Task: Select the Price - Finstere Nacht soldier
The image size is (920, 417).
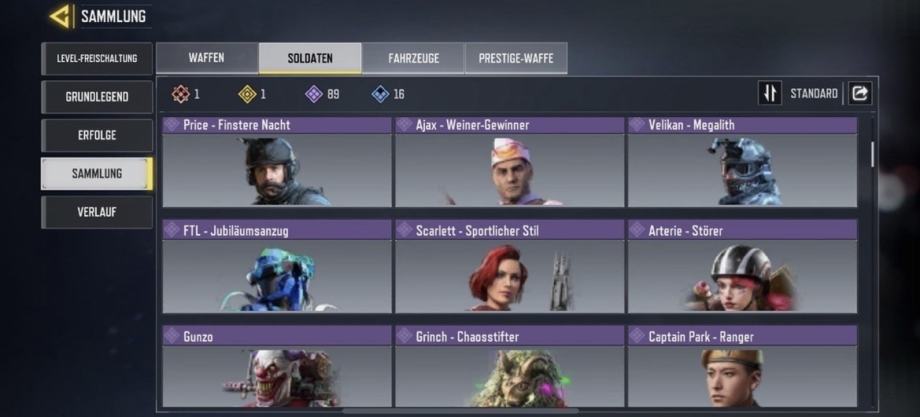Action: coord(276,163)
